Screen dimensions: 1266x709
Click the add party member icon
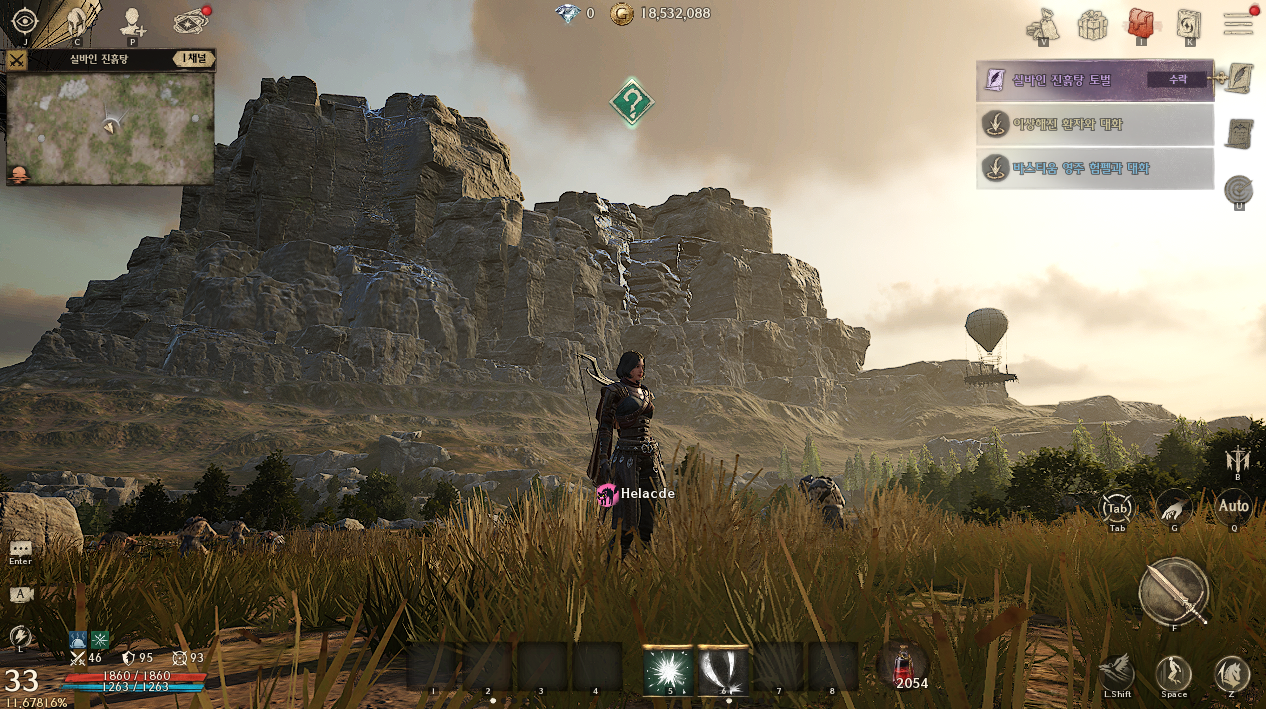(x=132, y=21)
